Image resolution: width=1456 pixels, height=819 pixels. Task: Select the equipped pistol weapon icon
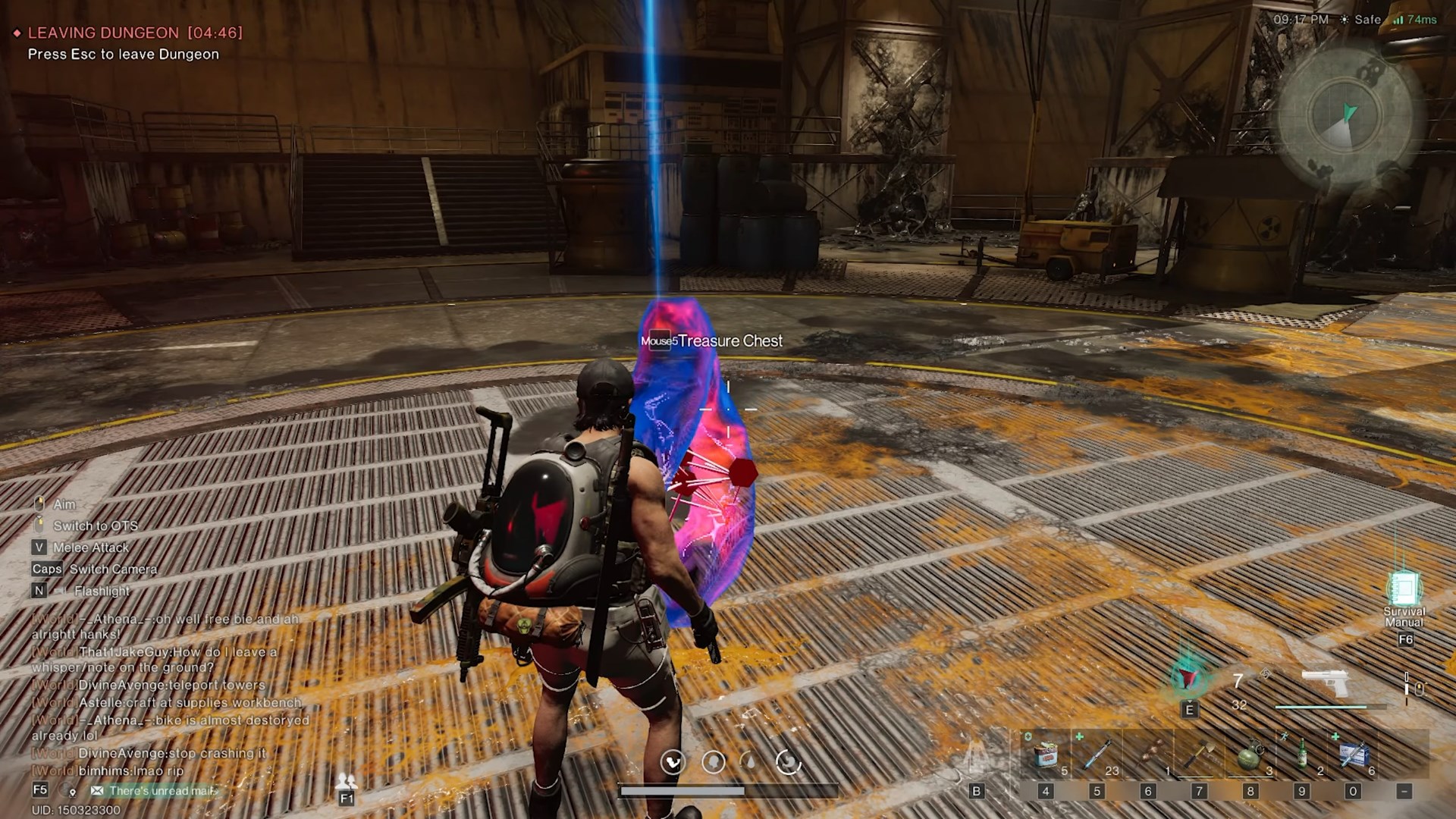click(x=1325, y=682)
